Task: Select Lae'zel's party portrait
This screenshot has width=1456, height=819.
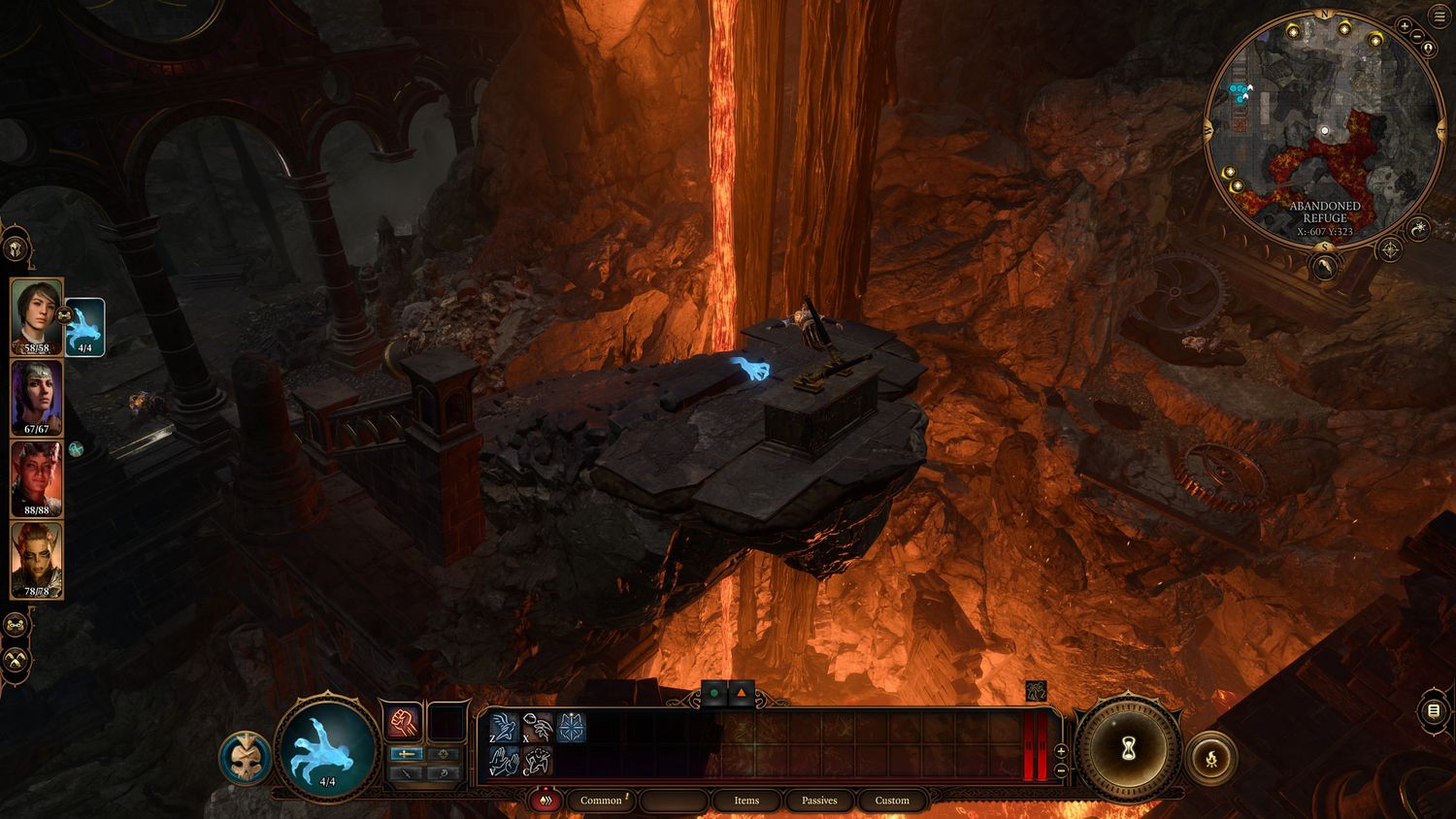Action: pos(37,561)
